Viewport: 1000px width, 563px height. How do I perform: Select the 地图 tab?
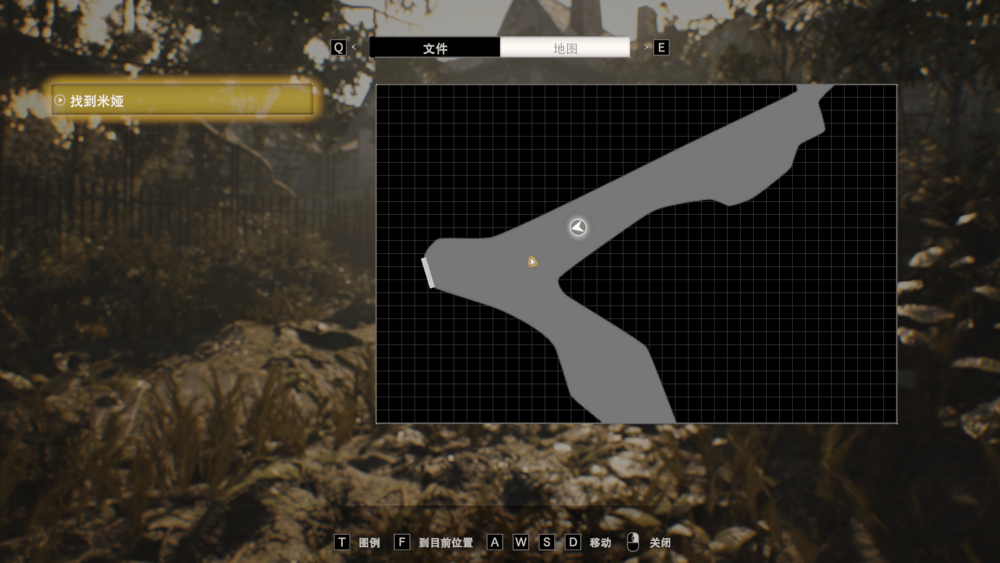[x=565, y=48]
